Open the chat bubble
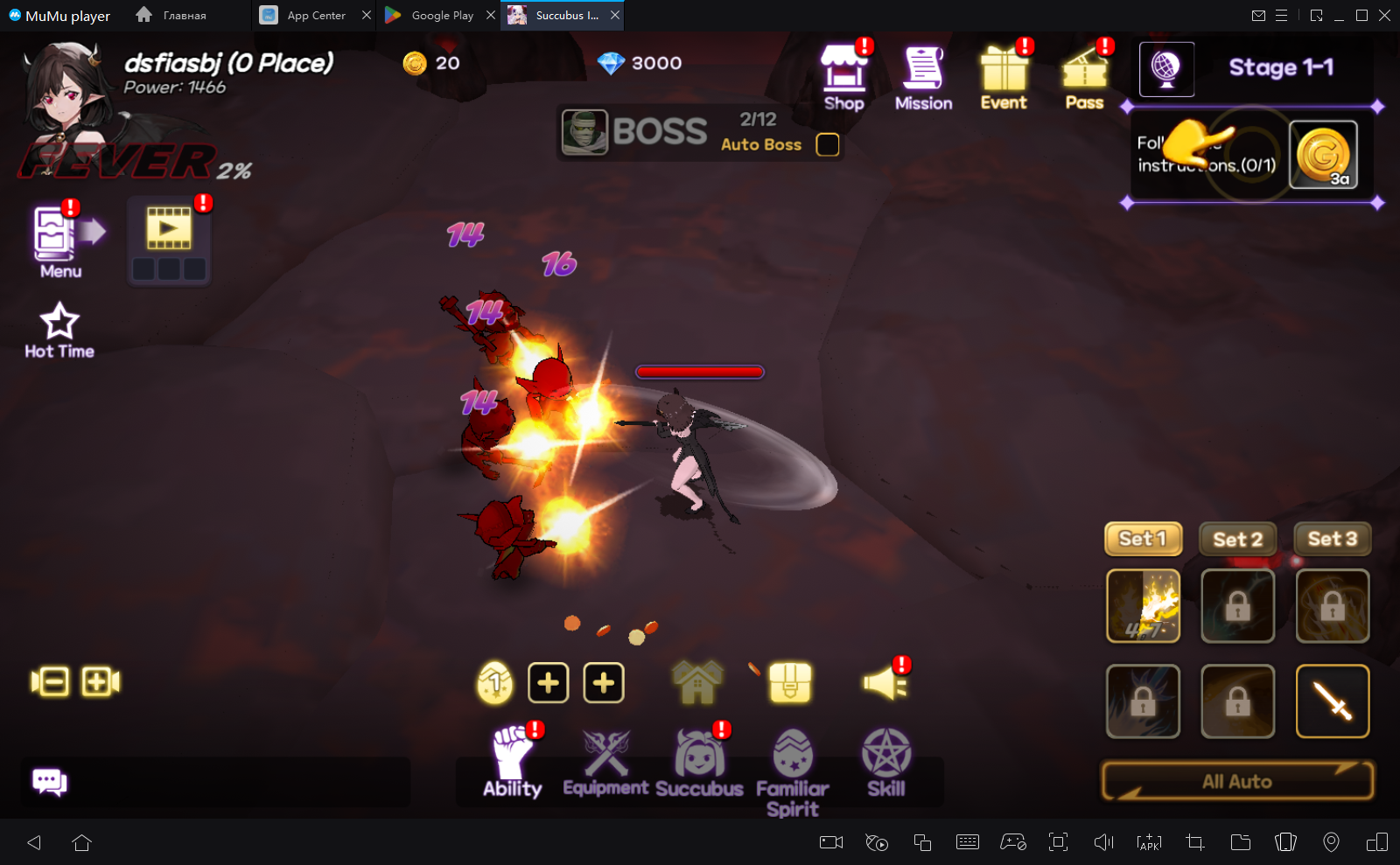Viewport: 1400px width, 865px height. pos(49,782)
